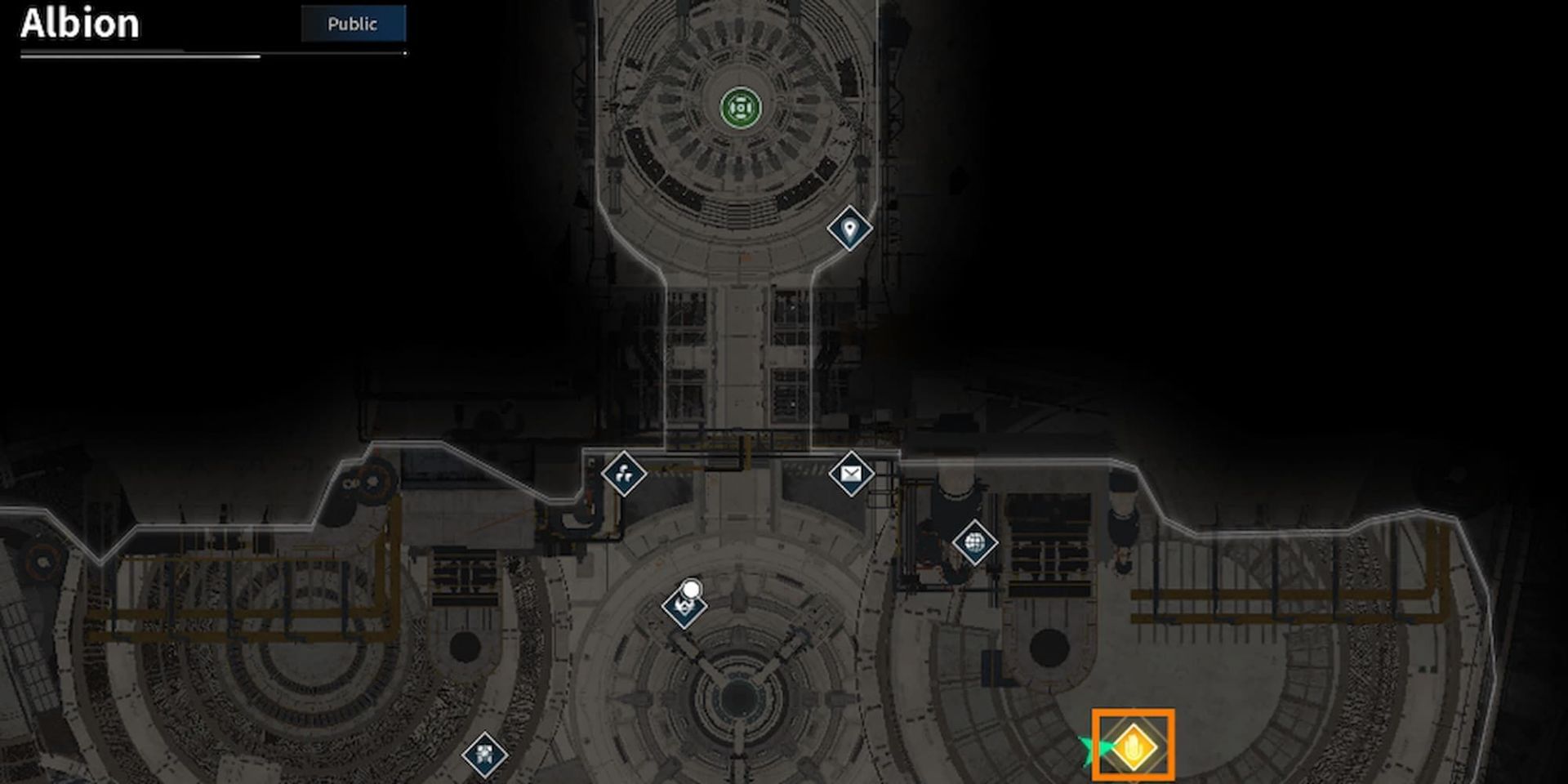Select the three-figure NPC group marker
This screenshot has height=784, width=1568.
(x=624, y=472)
